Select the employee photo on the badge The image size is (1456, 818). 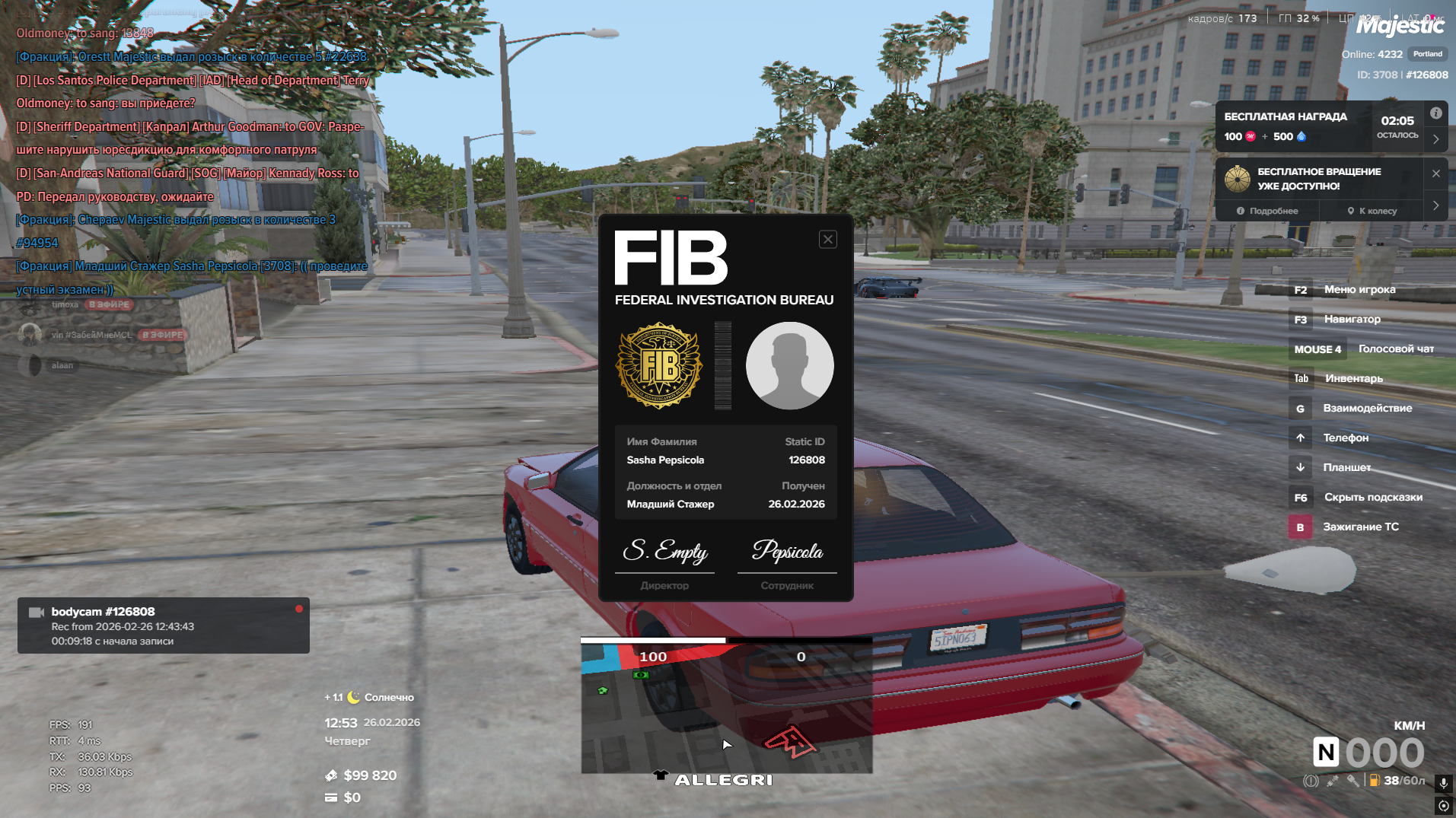(x=789, y=365)
